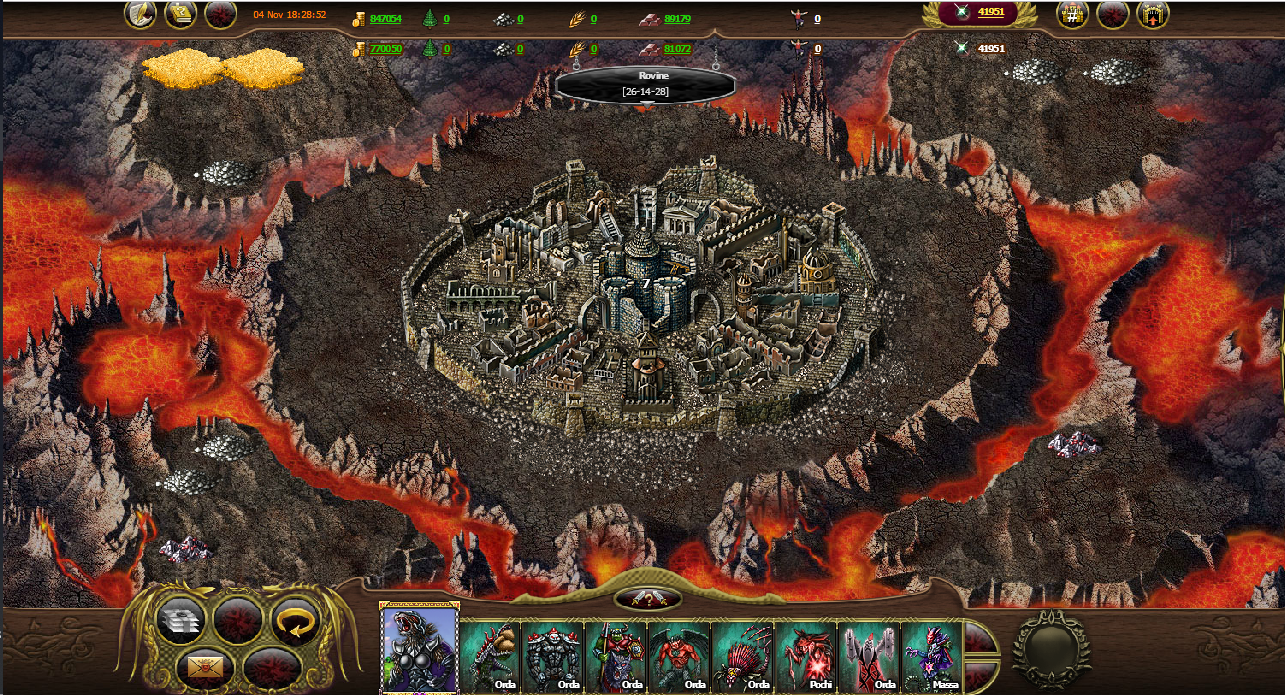
Task: Select the winged red demon unit
Action: point(678,656)
